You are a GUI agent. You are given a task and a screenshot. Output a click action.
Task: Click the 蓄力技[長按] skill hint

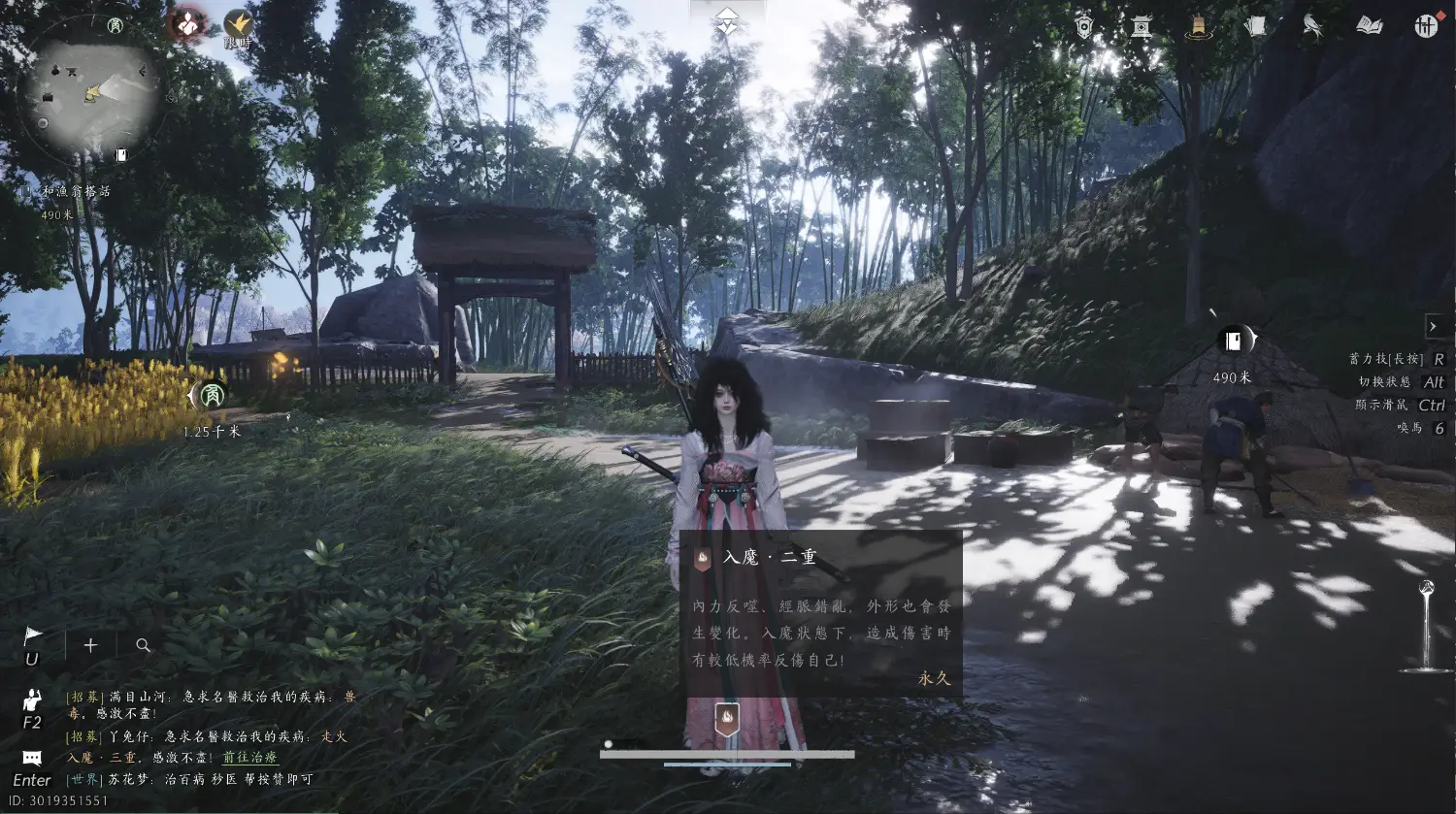coord(1385,359)
